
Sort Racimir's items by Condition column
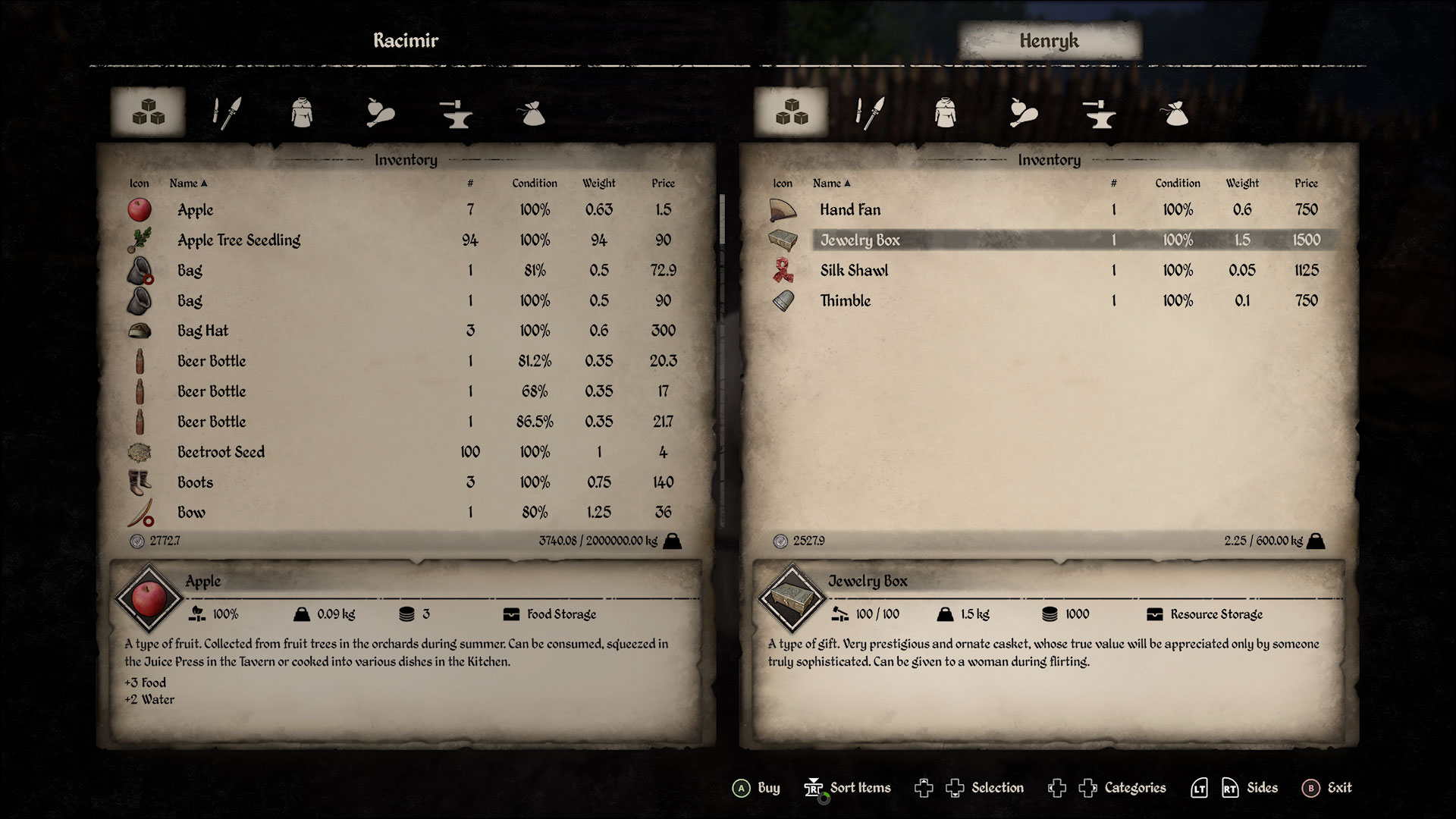coord(534,183)
